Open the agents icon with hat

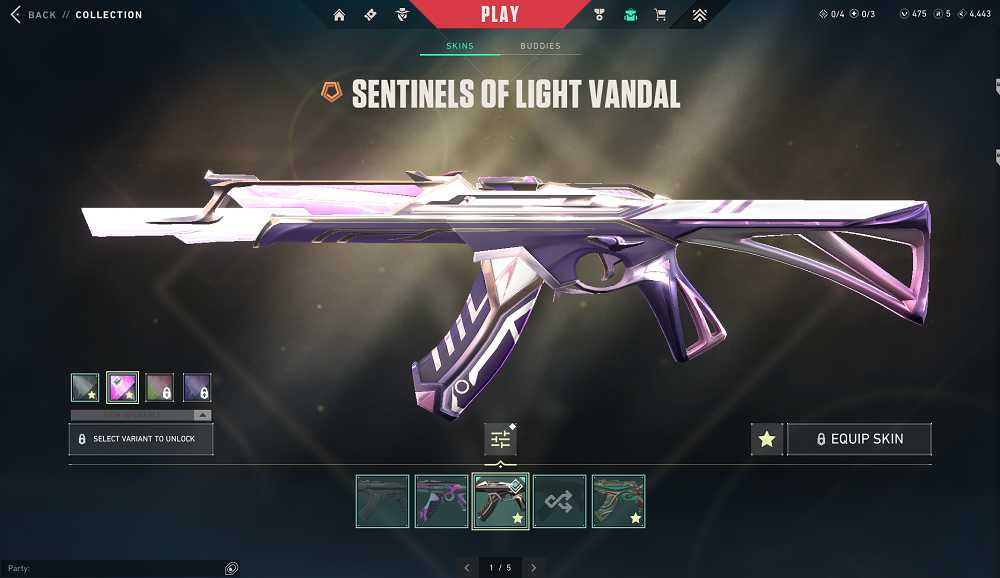[x=401, y=15]
